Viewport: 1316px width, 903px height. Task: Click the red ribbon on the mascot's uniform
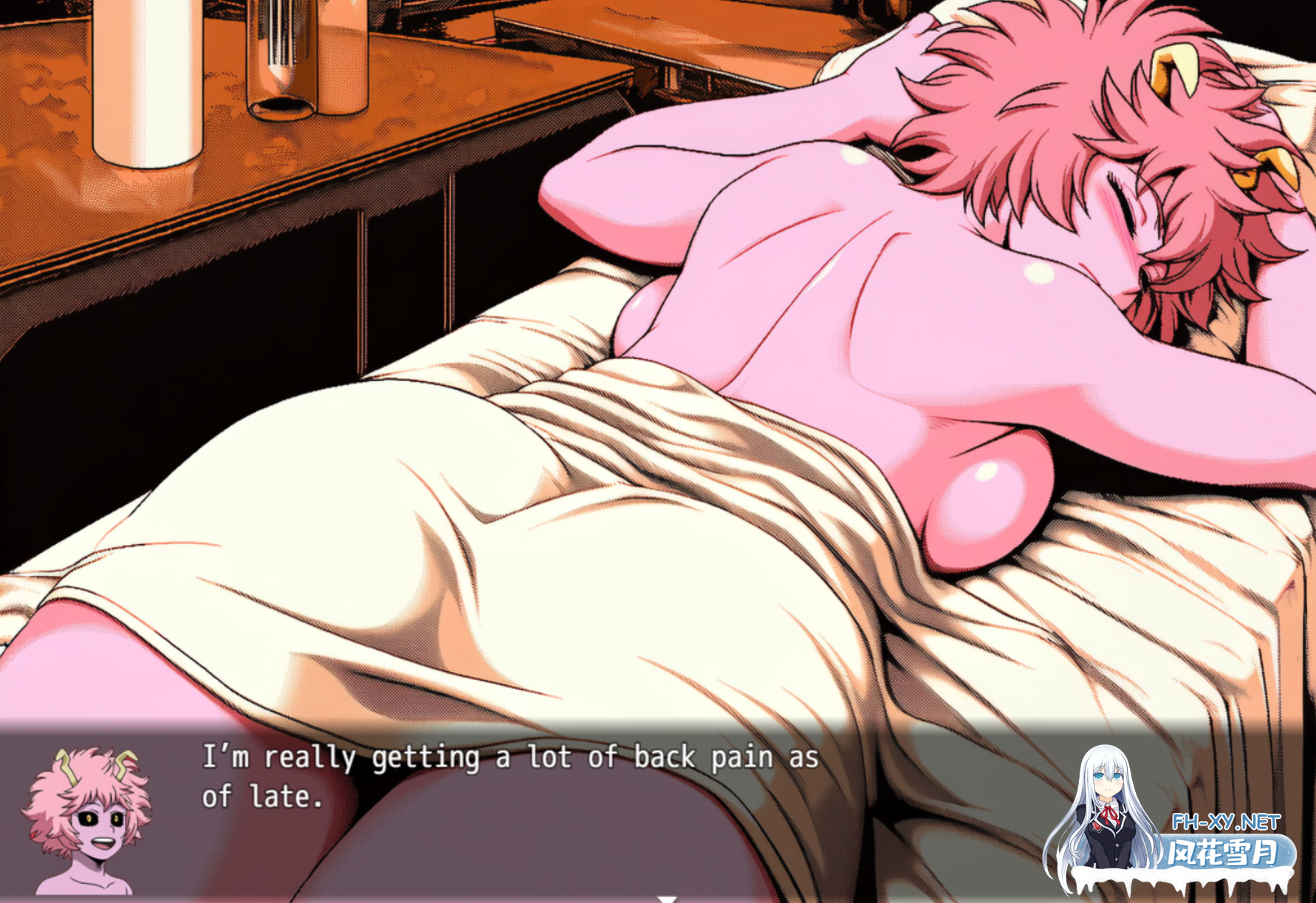coord(1110,815)
